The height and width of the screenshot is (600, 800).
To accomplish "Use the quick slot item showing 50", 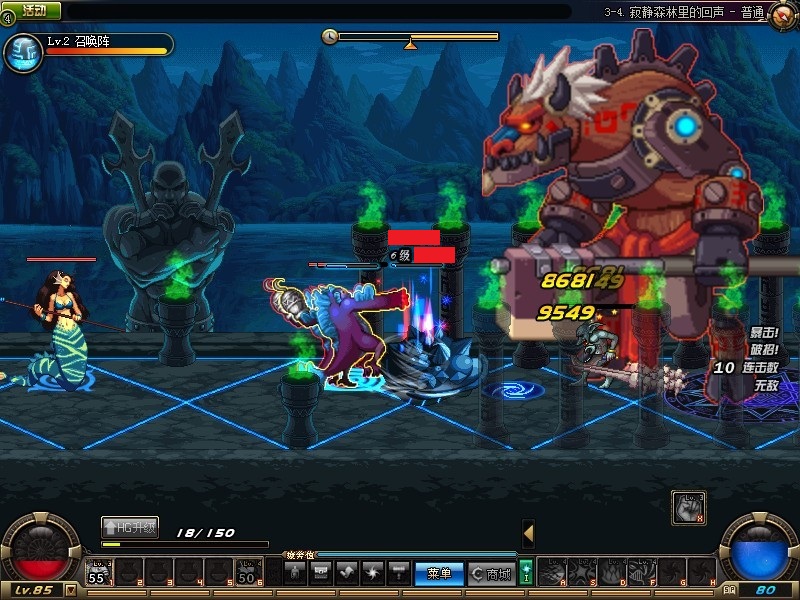I will click(x=249, y=572).
